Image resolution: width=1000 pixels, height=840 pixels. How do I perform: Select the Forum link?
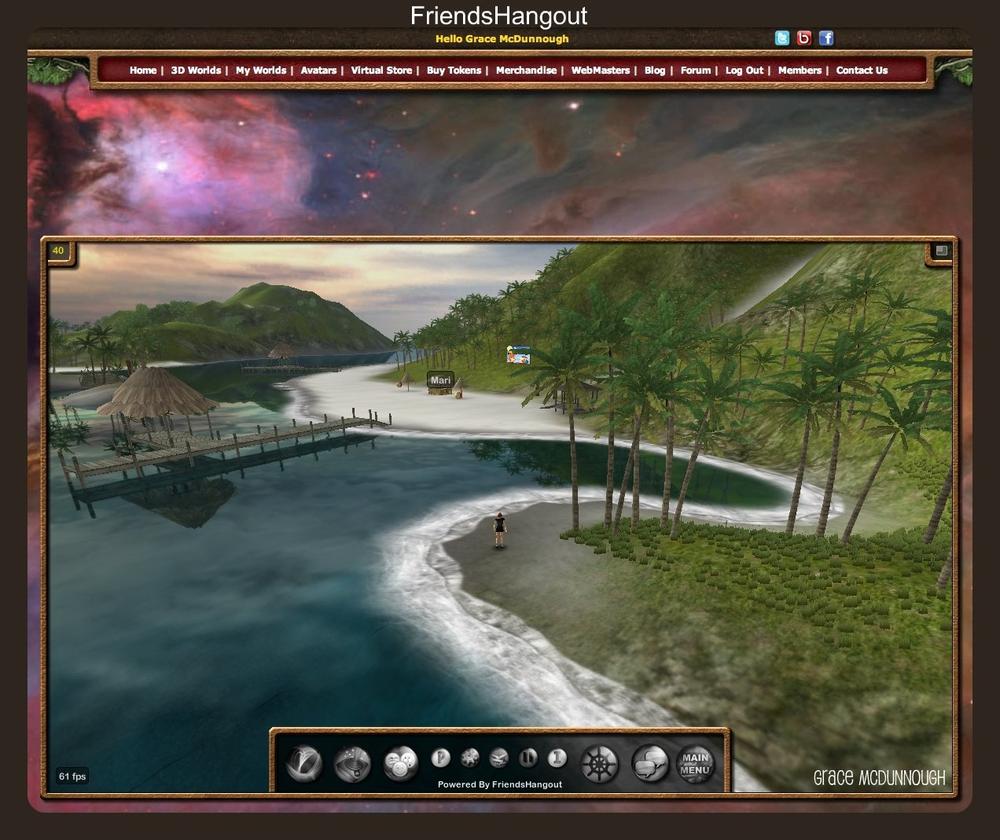click(695, 71)
